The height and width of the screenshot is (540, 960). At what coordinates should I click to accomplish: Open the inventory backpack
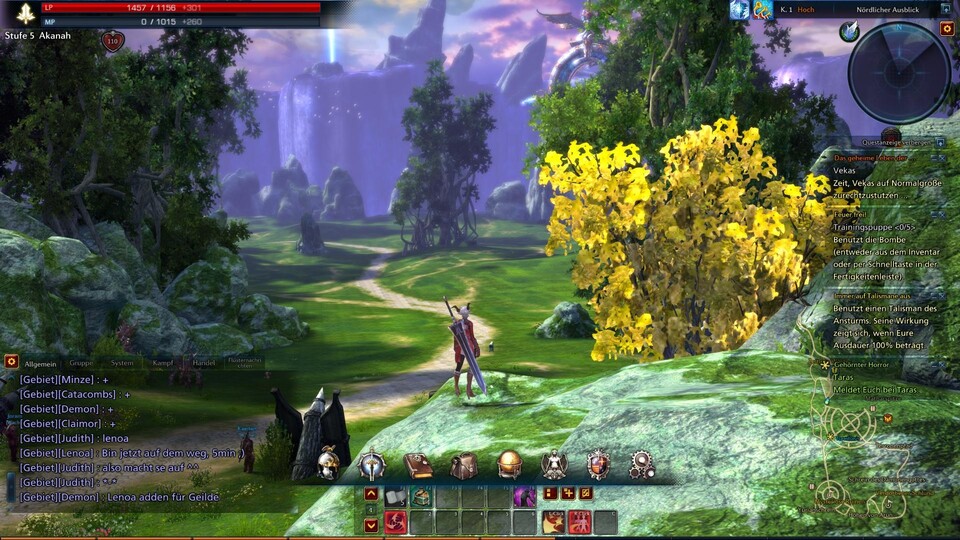pos(463,465)
